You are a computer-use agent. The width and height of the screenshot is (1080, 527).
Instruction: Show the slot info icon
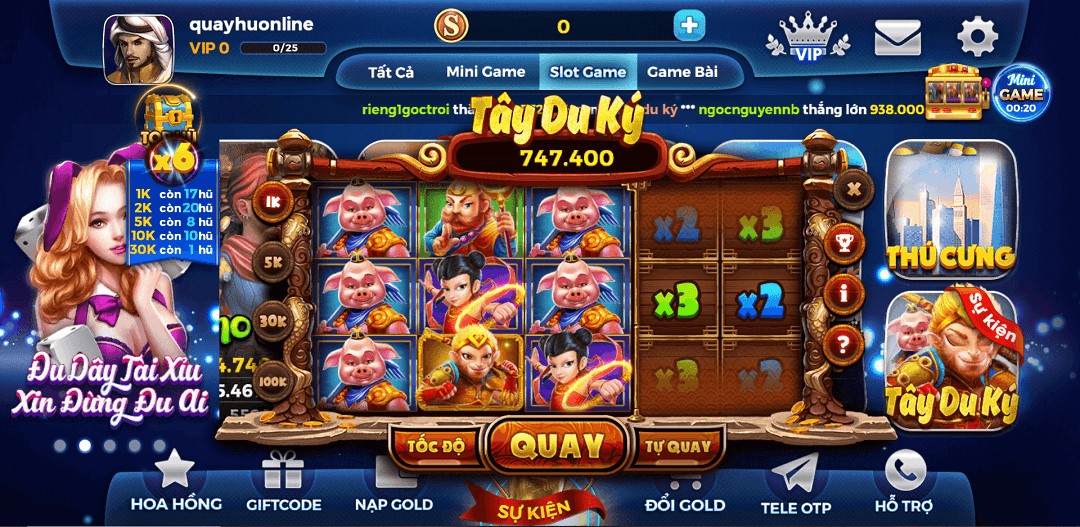click(x=847, y=293)
